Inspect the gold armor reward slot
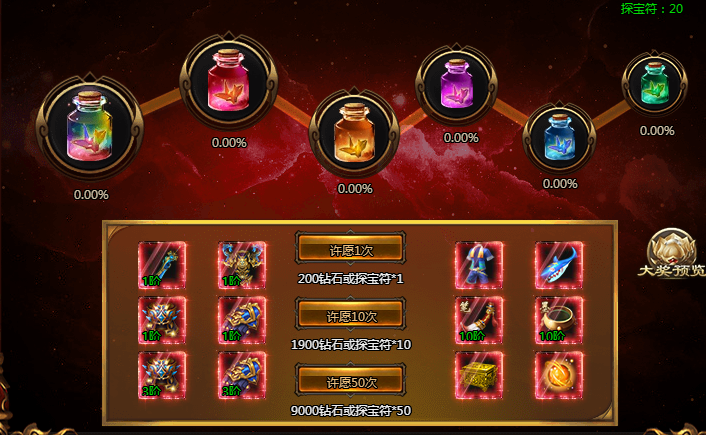 (242, 265)
